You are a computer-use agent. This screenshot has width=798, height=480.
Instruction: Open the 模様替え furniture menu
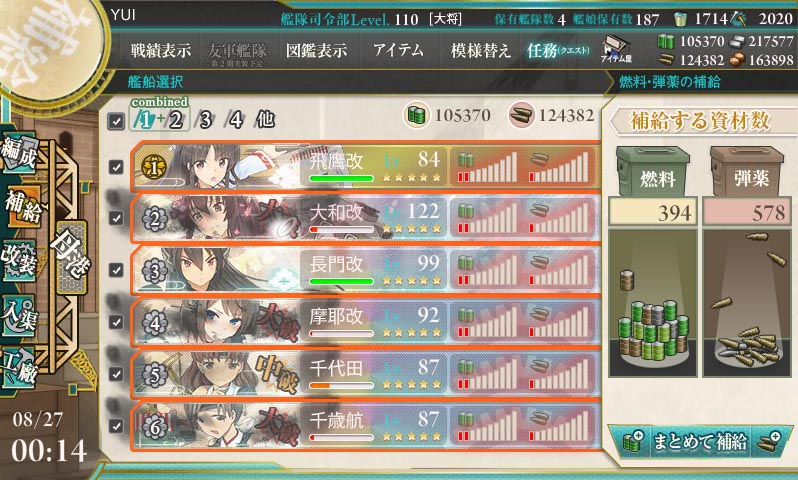tap(483, 50)
